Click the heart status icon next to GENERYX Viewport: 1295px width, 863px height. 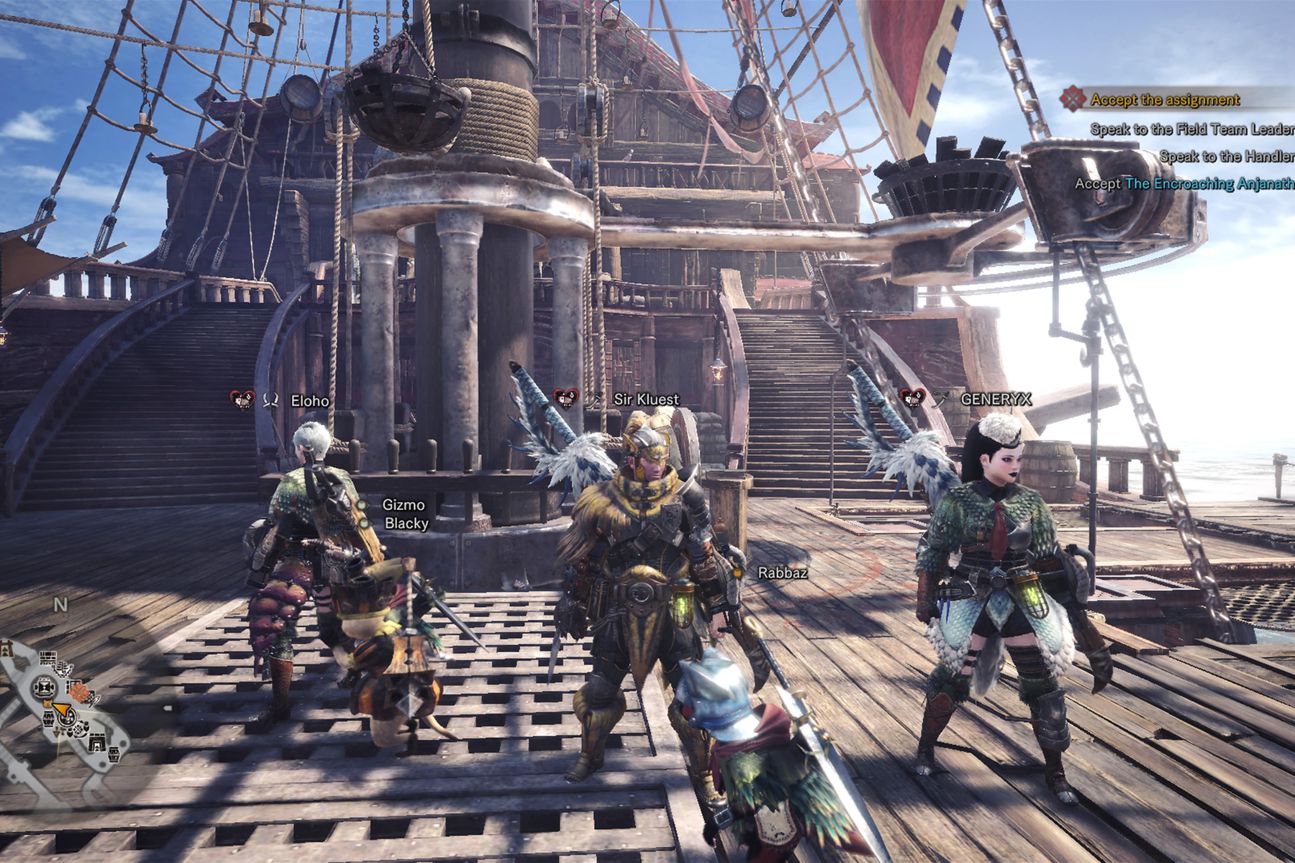click(x=911, y=397)
